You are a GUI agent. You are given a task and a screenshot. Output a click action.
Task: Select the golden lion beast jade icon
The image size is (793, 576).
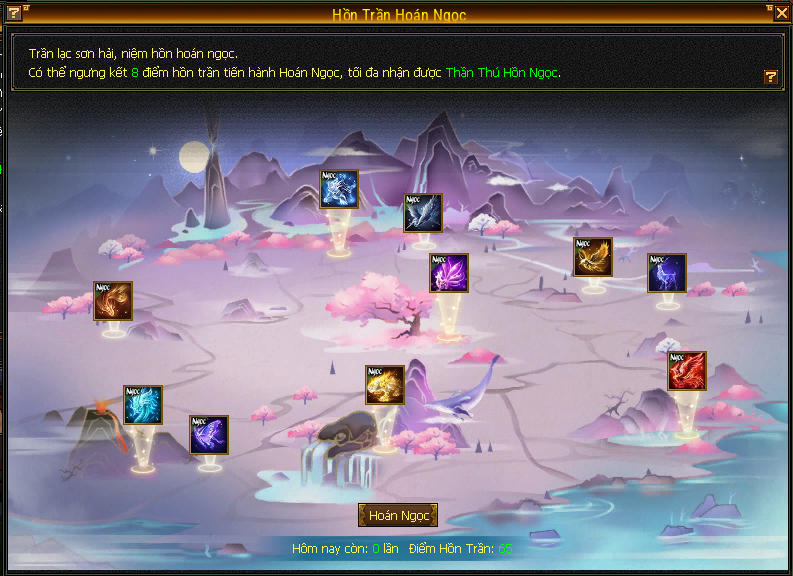[385, 384]
